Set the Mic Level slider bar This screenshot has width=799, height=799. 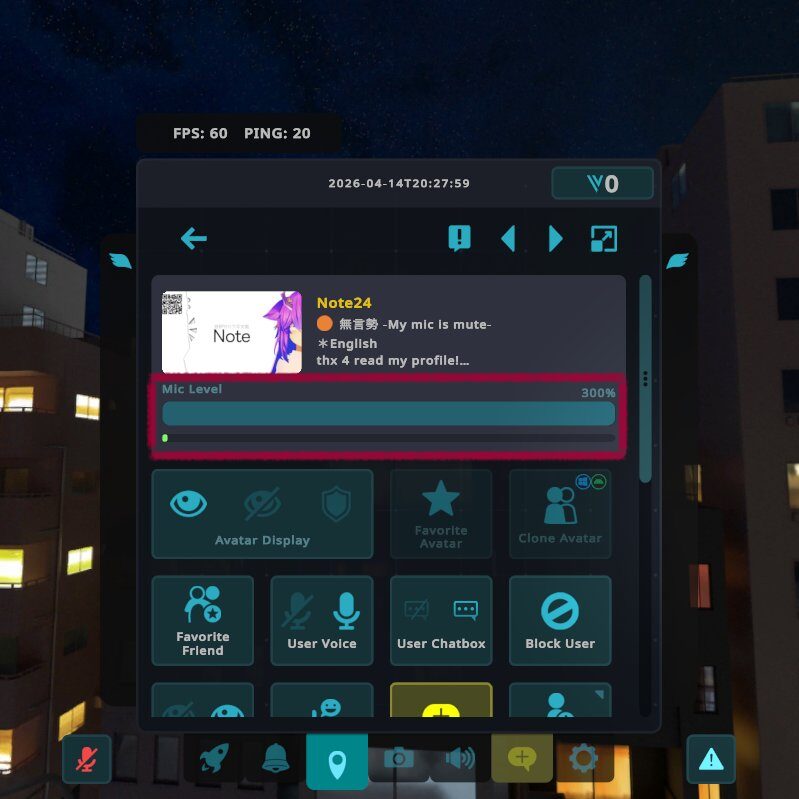tap(388, 414)
